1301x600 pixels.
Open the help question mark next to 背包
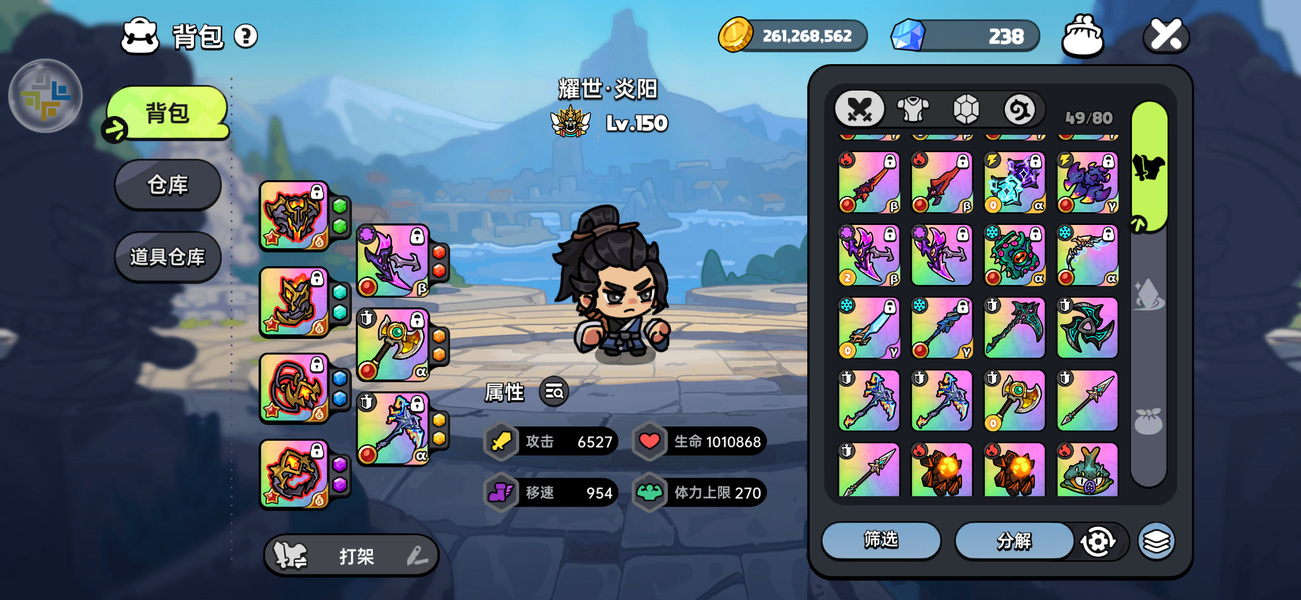(x=246, y=37)
